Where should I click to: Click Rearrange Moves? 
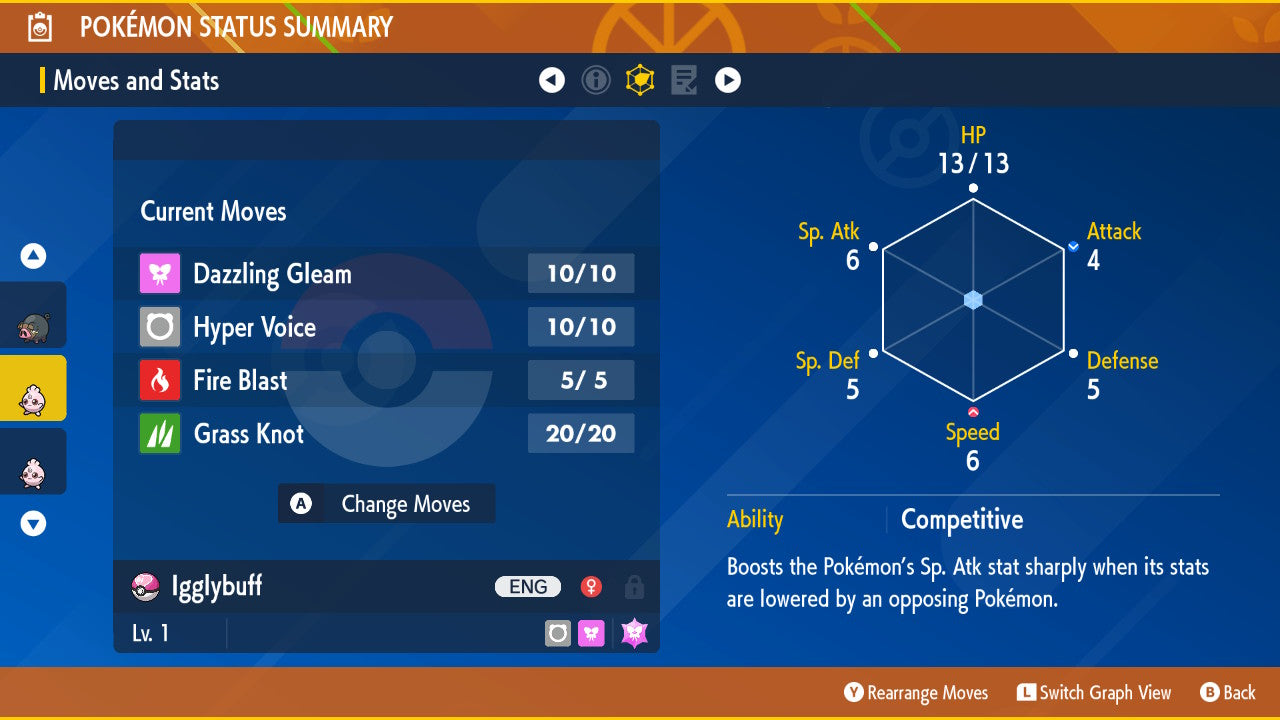pos(916,693)
